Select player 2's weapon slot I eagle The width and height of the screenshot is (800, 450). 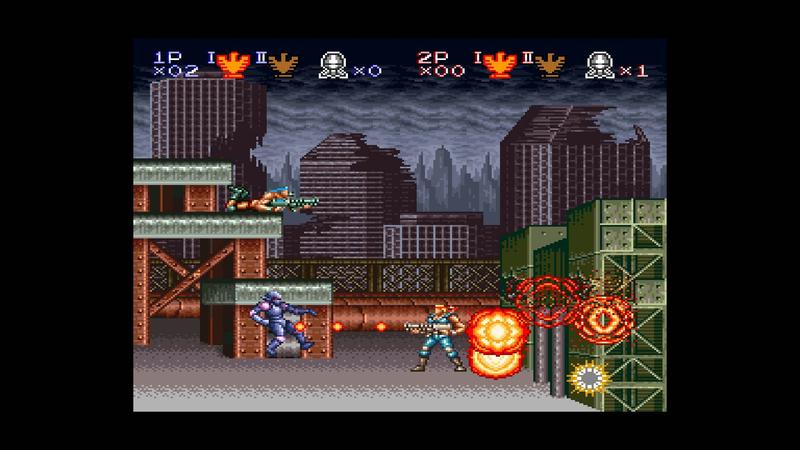(x=498, y=66)
